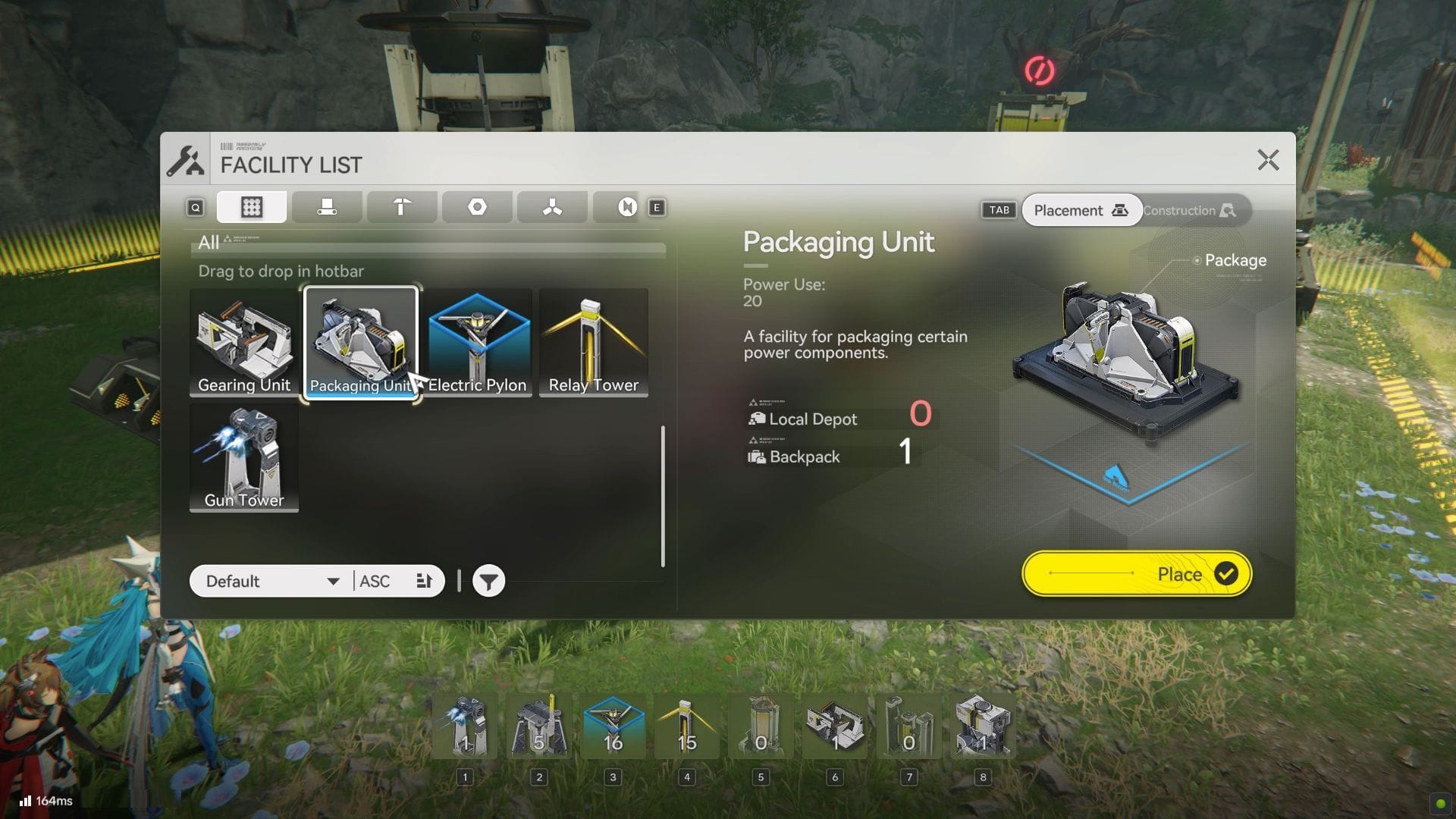Switch to Placement mode
This screenshot has width=1456, height=819.
click(x=1081, y=211)
